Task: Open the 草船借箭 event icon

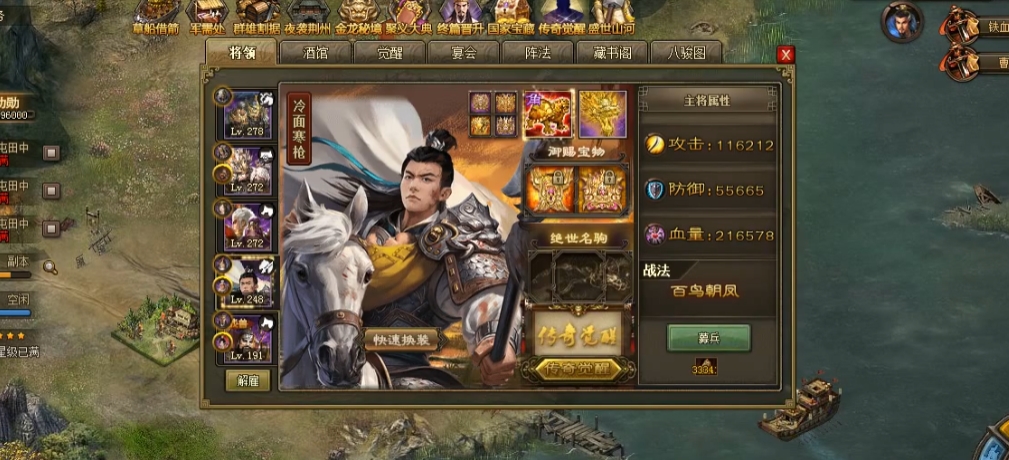Action: click(155, 18)
